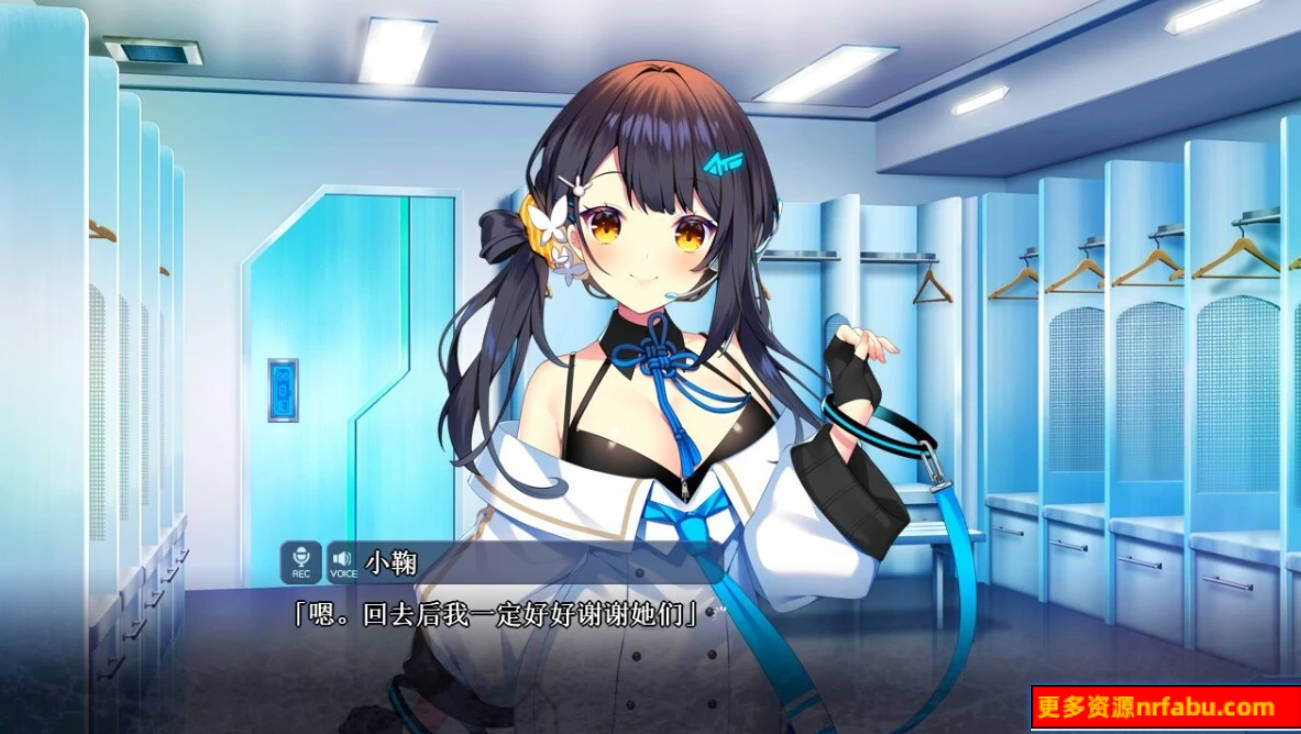Select the speaker glyph on the VOICE button
The image size is (1301, 734).
click(x=340, y=558)
